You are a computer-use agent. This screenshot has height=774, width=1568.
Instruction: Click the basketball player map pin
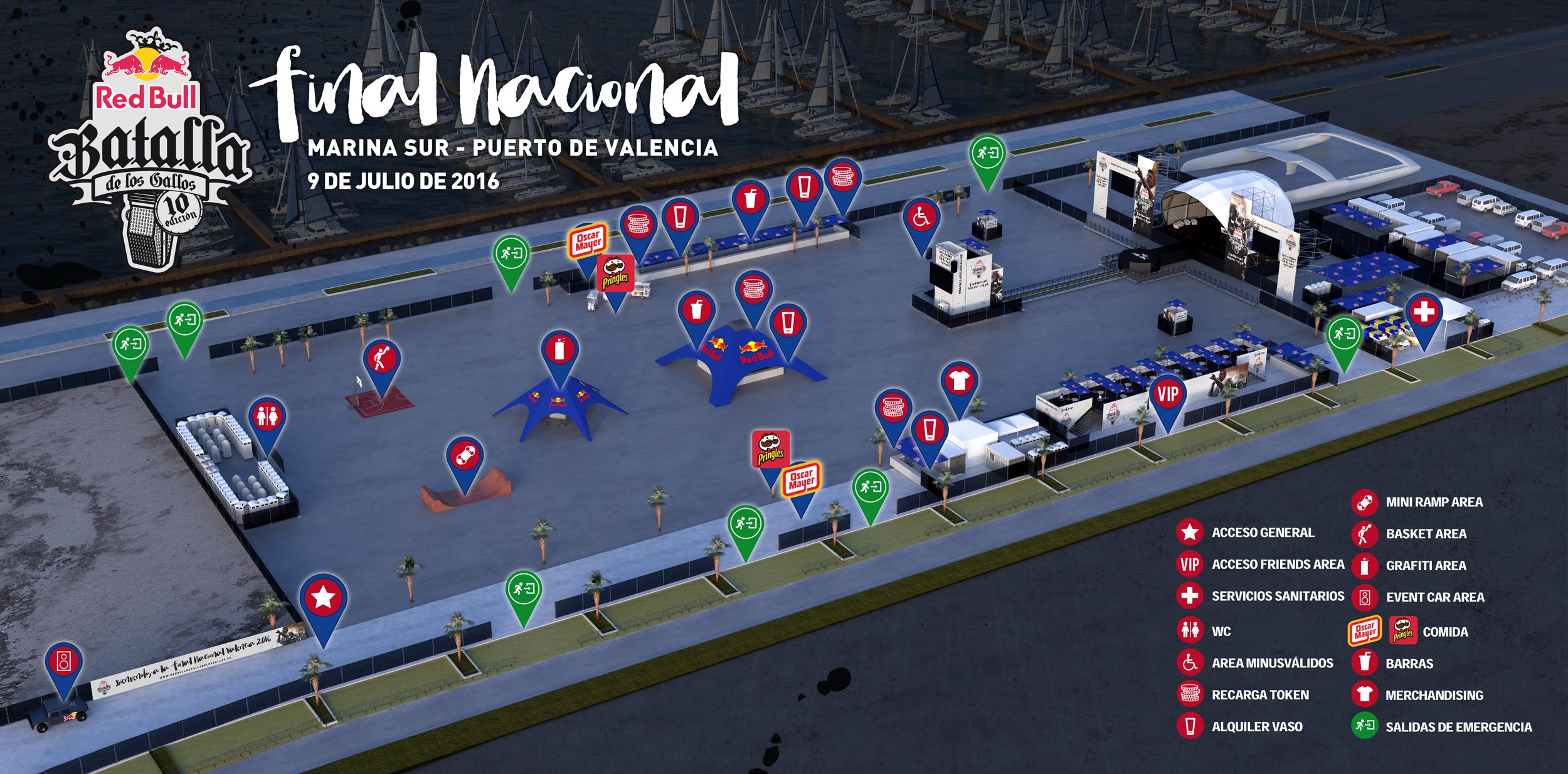click(x=381, y=361)
